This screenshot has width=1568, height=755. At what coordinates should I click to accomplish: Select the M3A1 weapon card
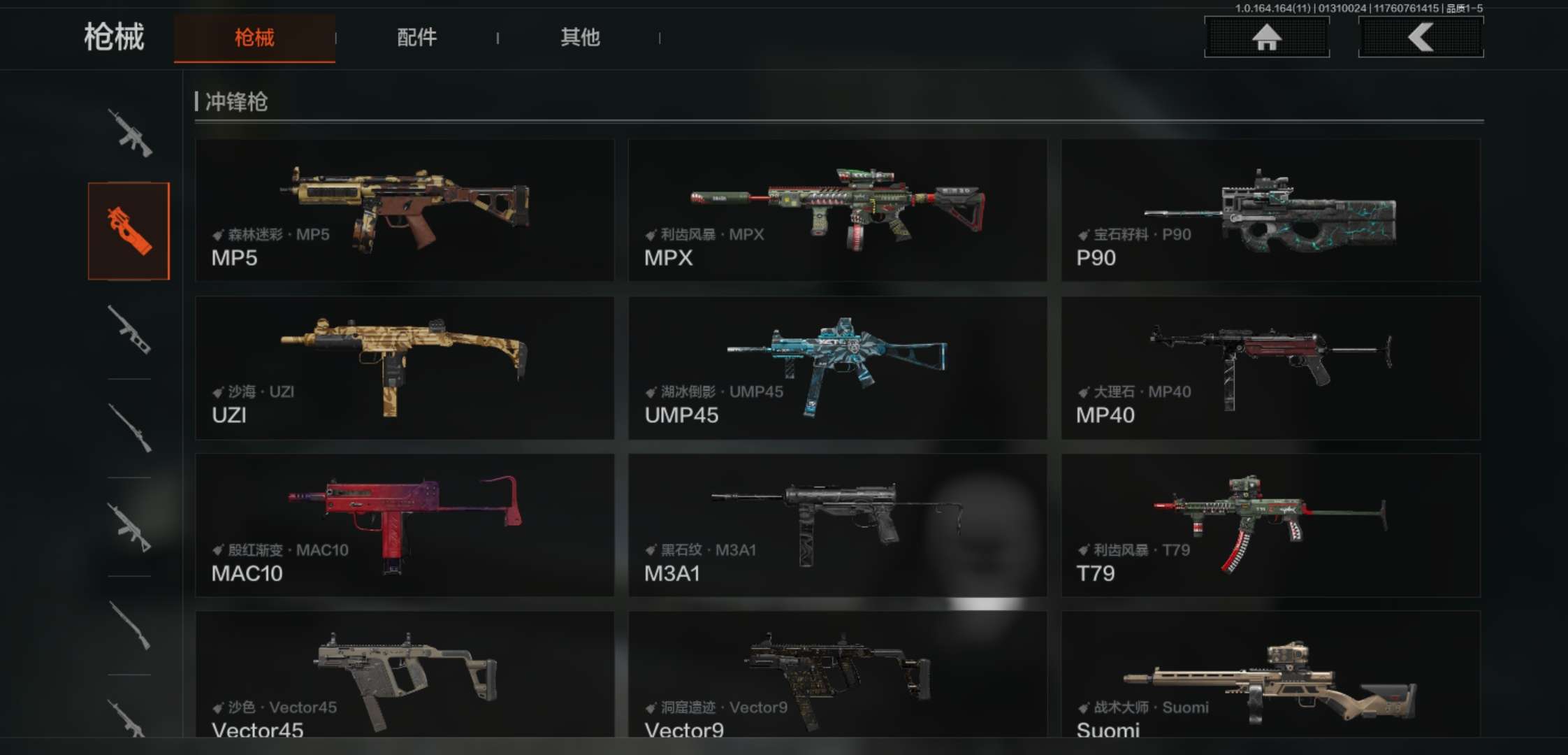coord(837,526)
